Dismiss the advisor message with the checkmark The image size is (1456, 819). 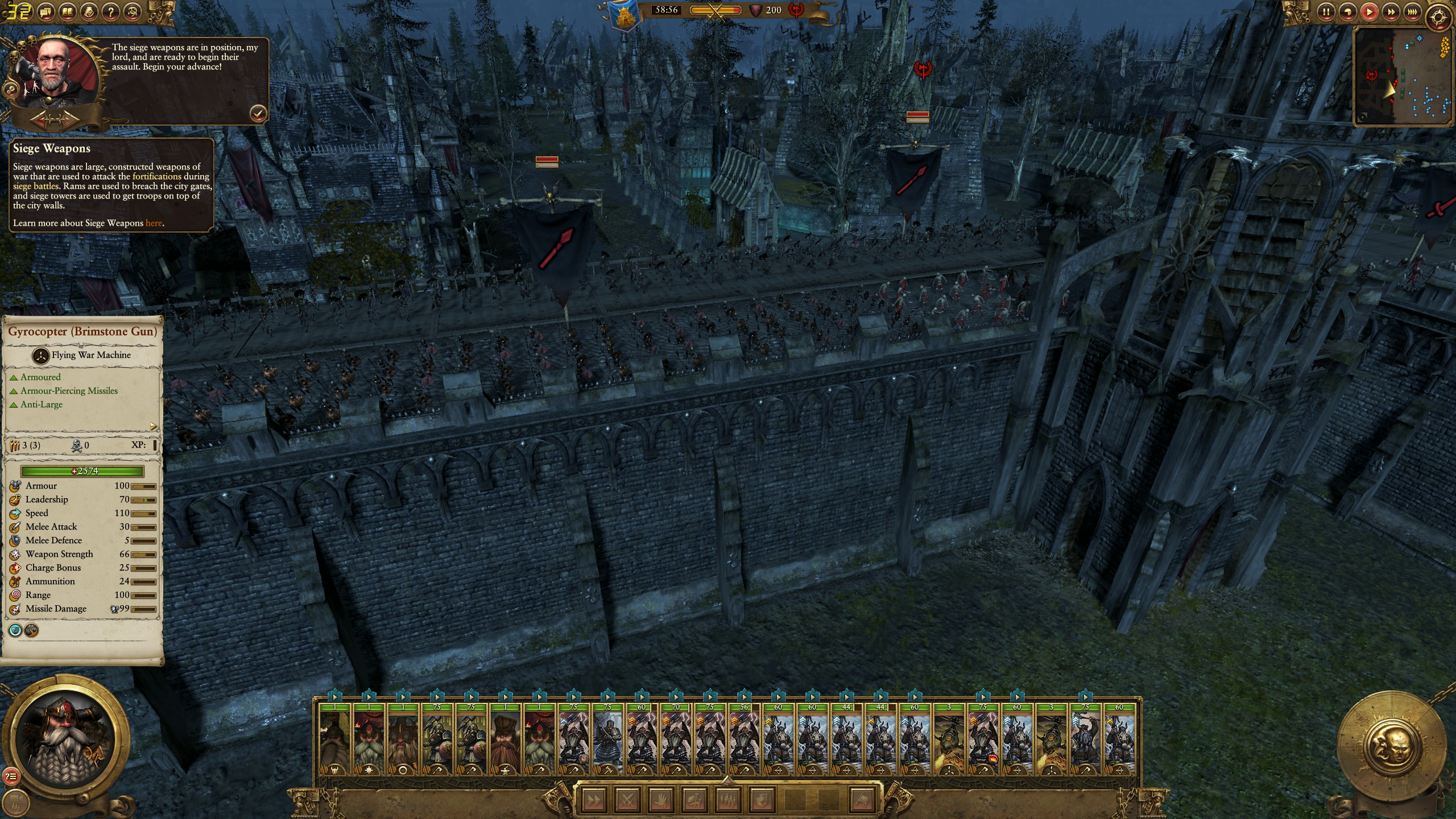[x=258, y=113]
